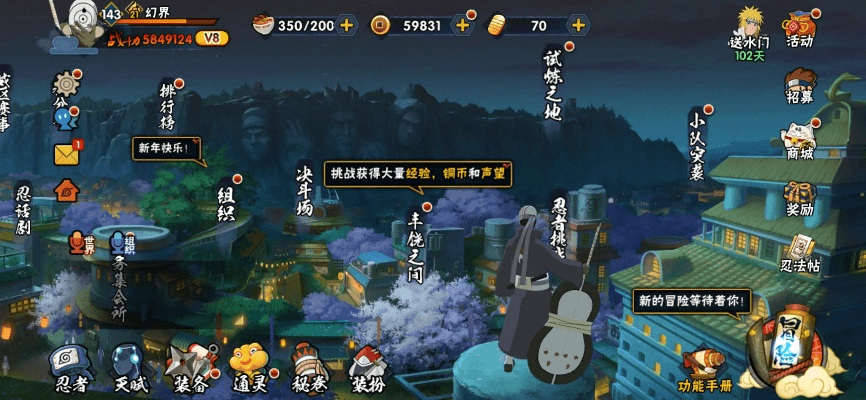Open the 忍法帖 ninja scroll

click(799, 253)
